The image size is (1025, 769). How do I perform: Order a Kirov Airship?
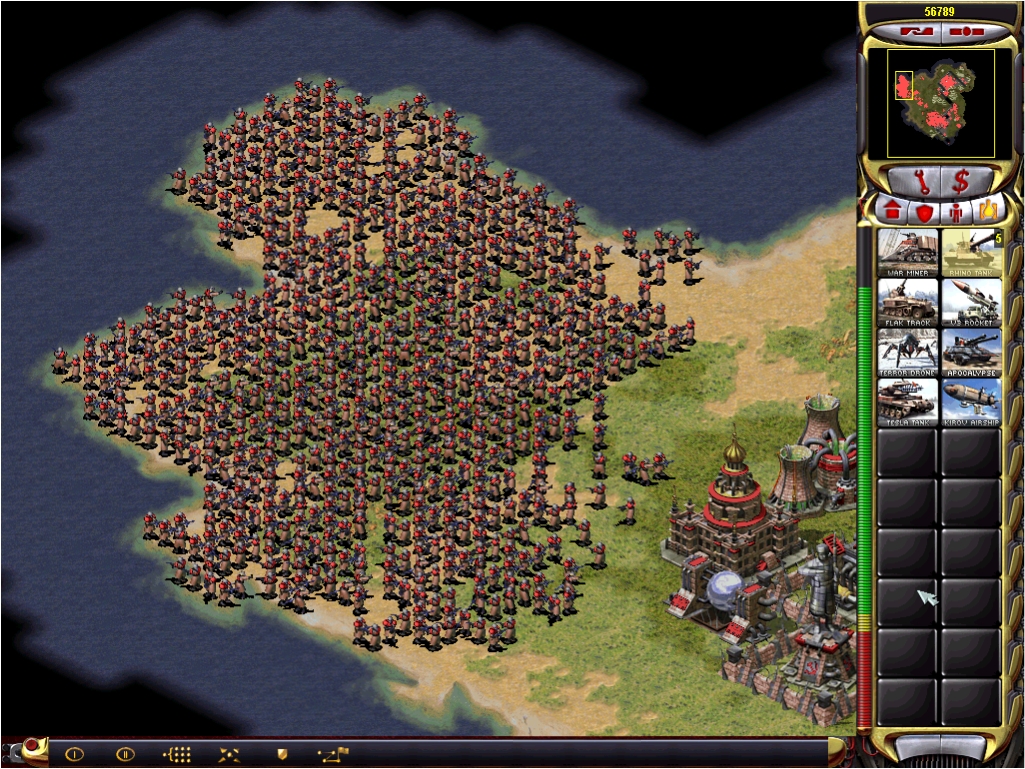tap(971, 403)
